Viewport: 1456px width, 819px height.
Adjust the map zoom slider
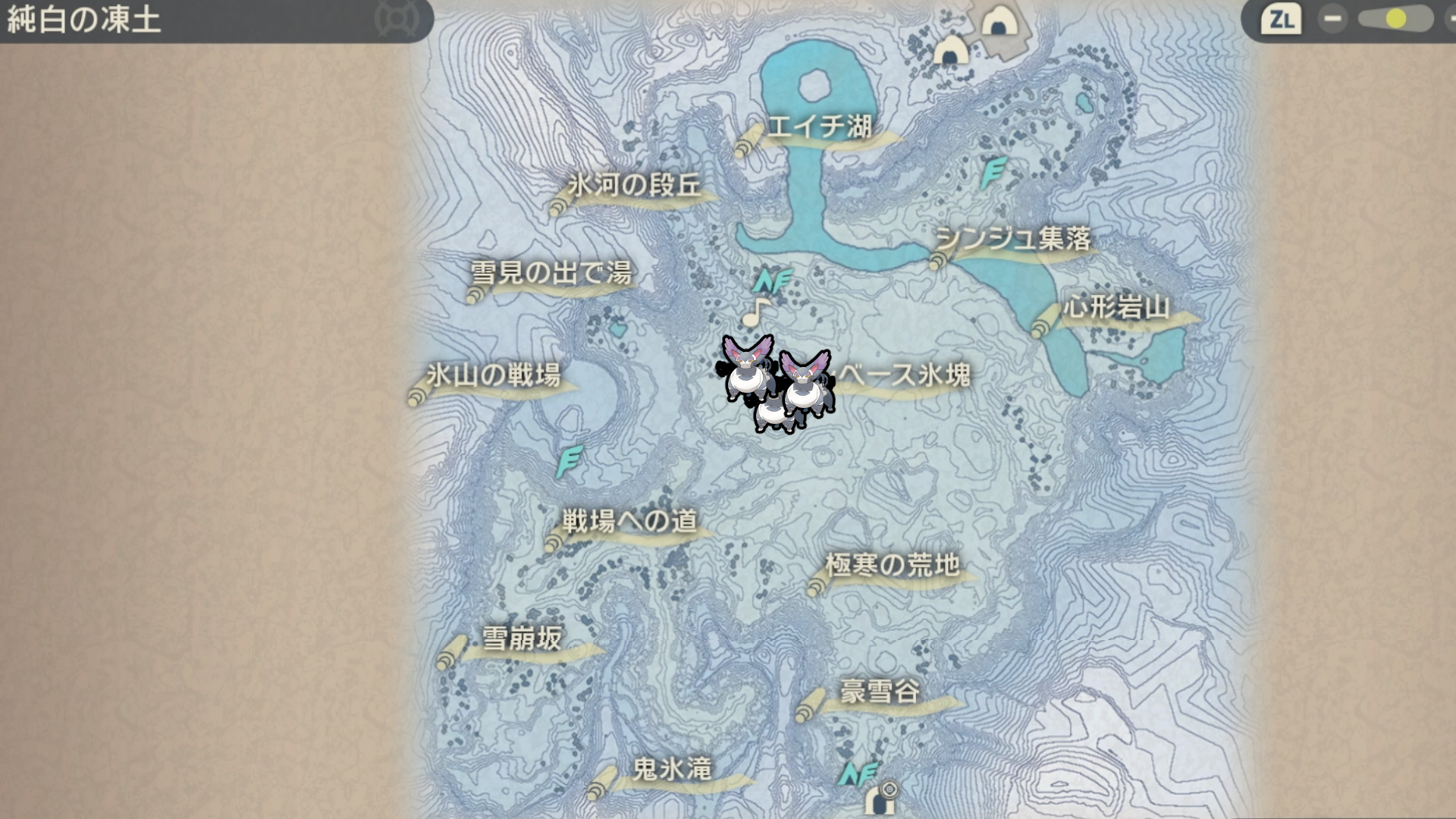[x=1395, y=19]
